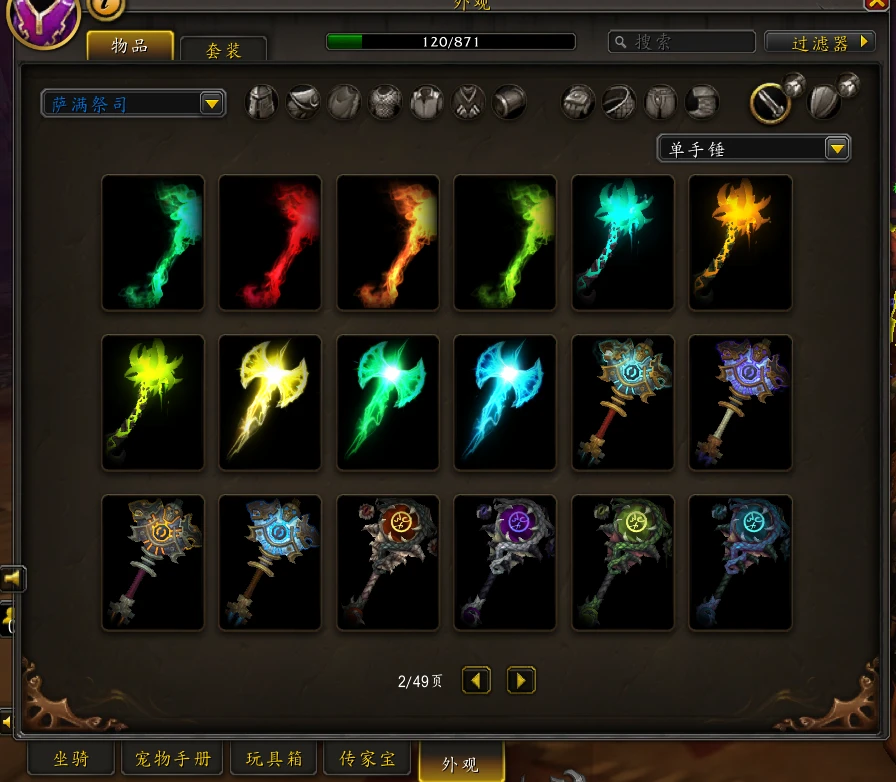Viewport: 896px width, 782px height.
Task: Select the 物品 tab
Action: (131, 45)
